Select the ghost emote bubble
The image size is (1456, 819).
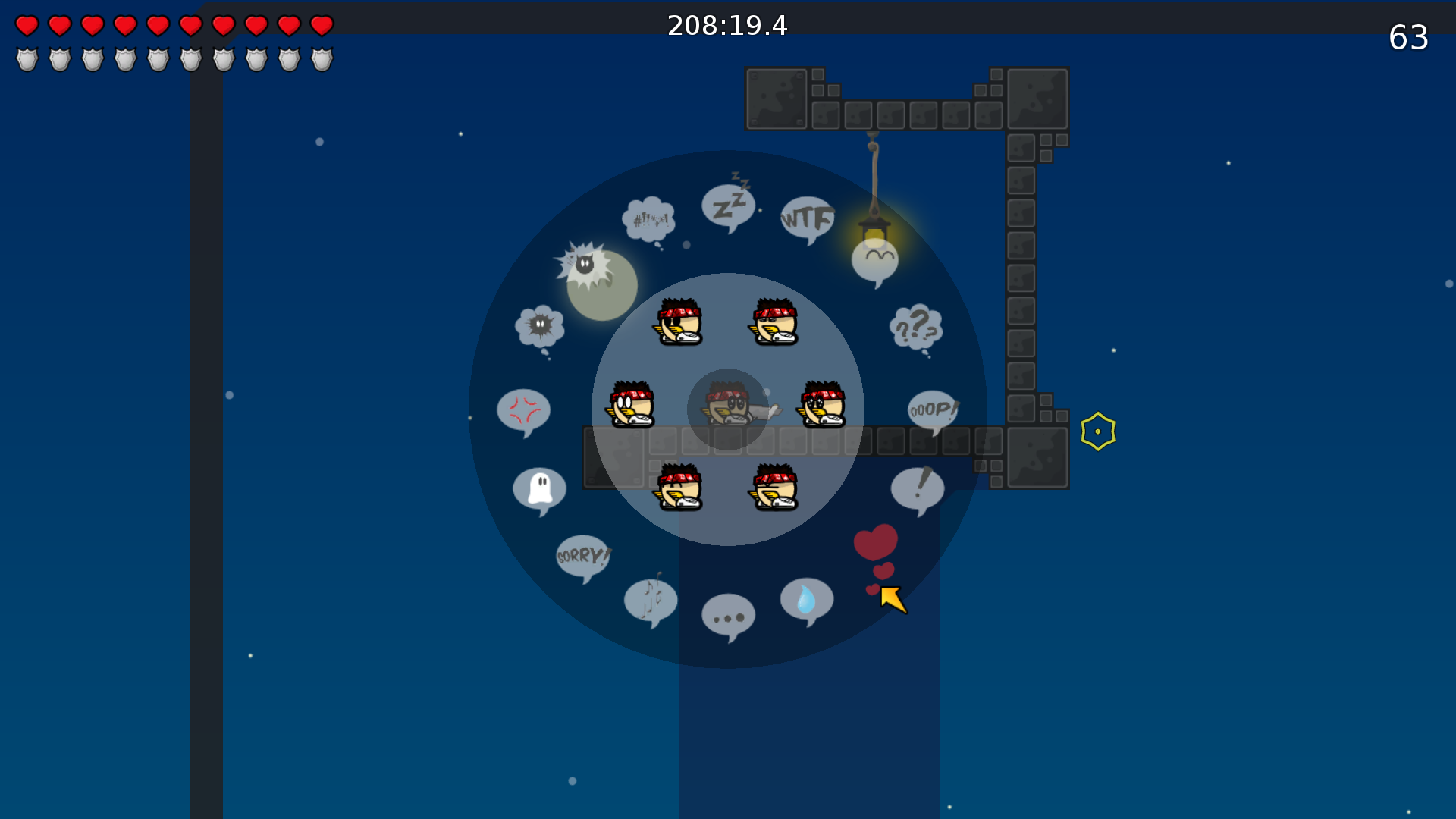coord(540,488)
